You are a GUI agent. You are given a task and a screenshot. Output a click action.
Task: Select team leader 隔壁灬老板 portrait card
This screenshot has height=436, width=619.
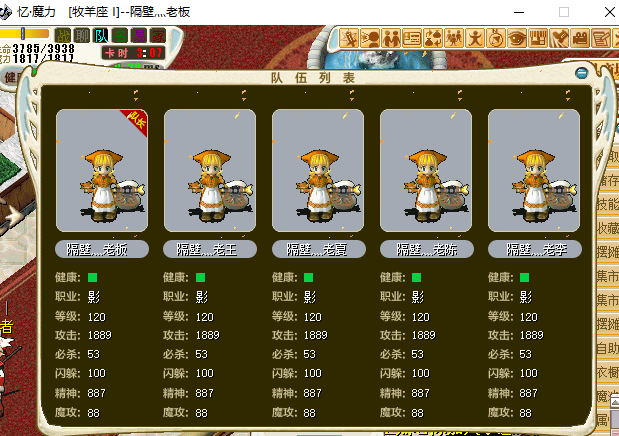click(101, 172)
